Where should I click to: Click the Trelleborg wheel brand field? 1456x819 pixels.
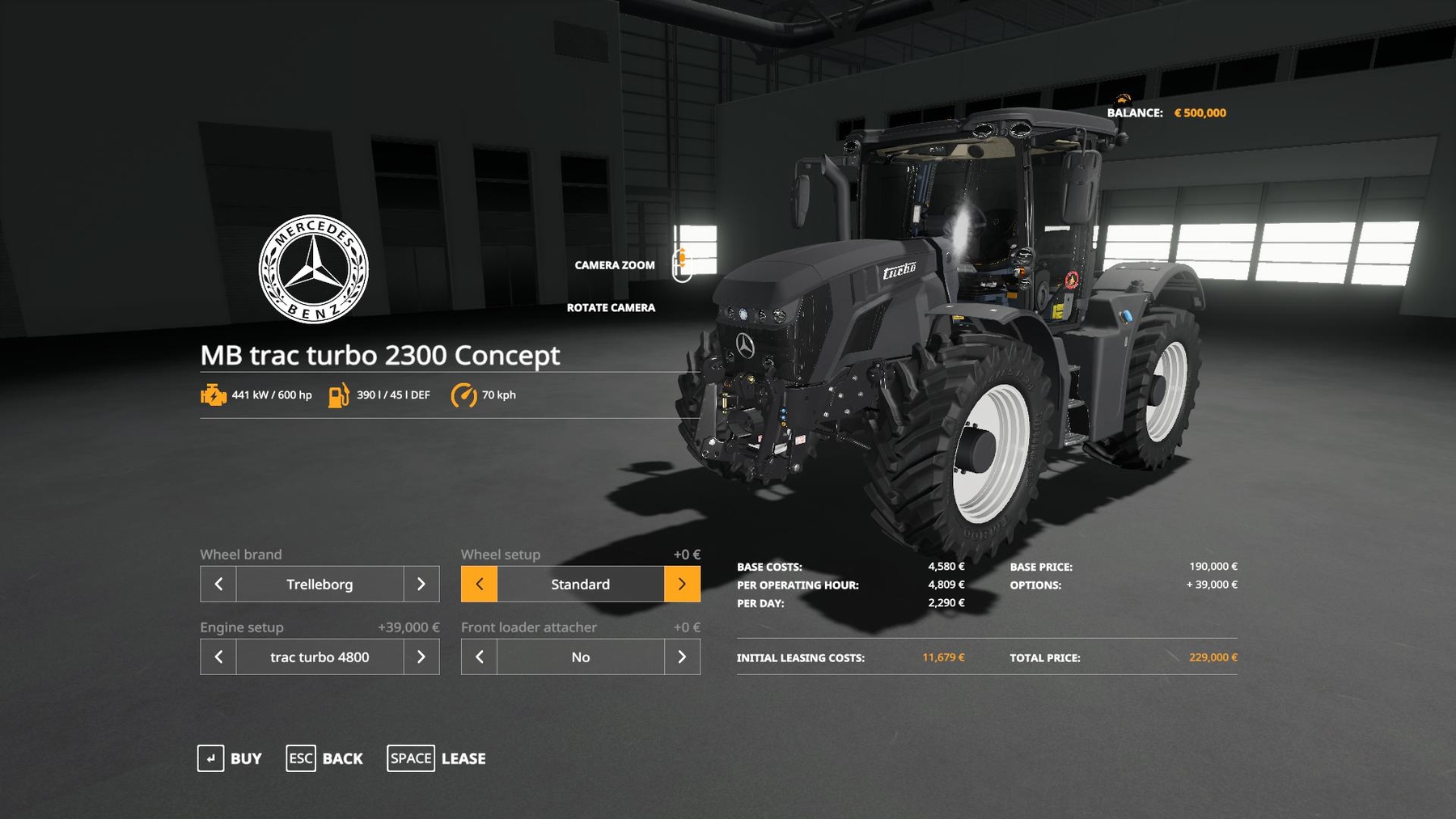coord(320,584)
